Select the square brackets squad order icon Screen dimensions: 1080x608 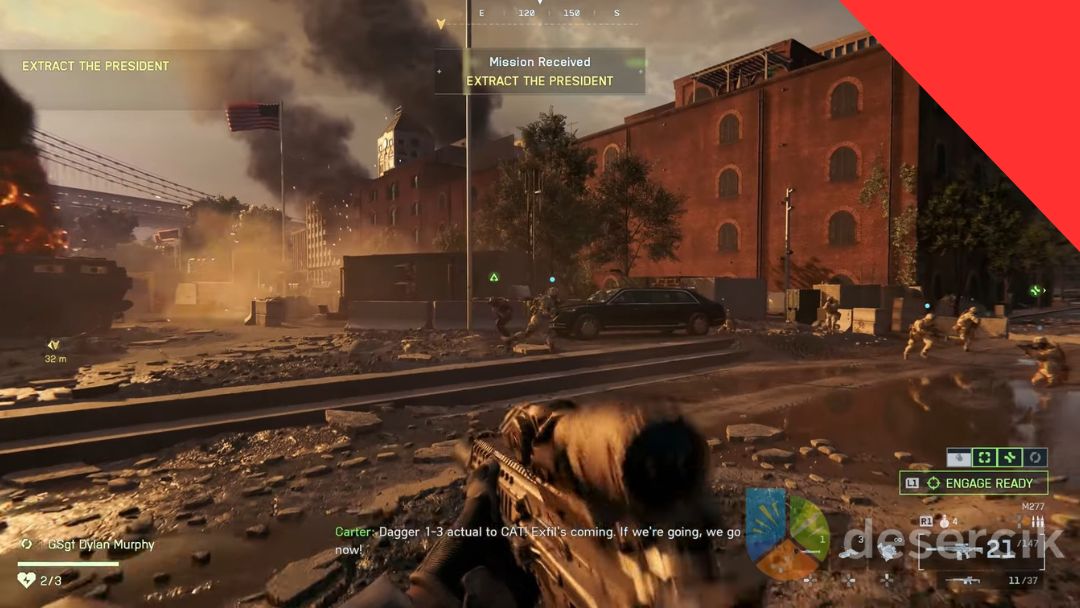coord(985,457)
